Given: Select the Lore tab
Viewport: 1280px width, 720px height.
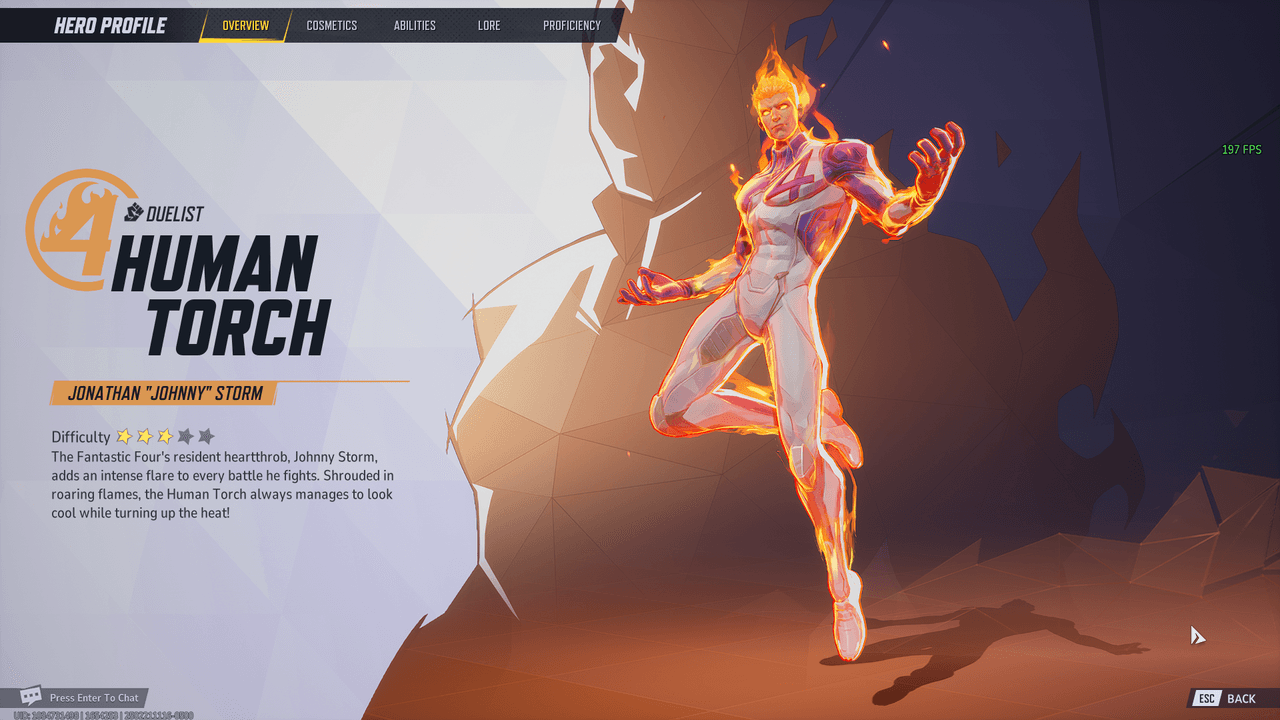Looking at the screenshot, I should point(489,25).
